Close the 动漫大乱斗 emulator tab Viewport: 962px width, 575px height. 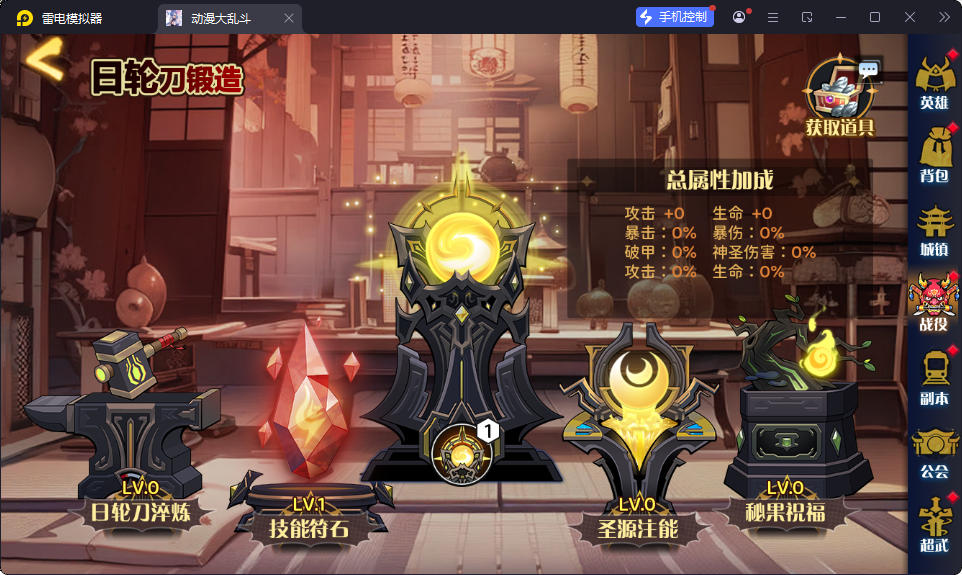pos(289,18)
